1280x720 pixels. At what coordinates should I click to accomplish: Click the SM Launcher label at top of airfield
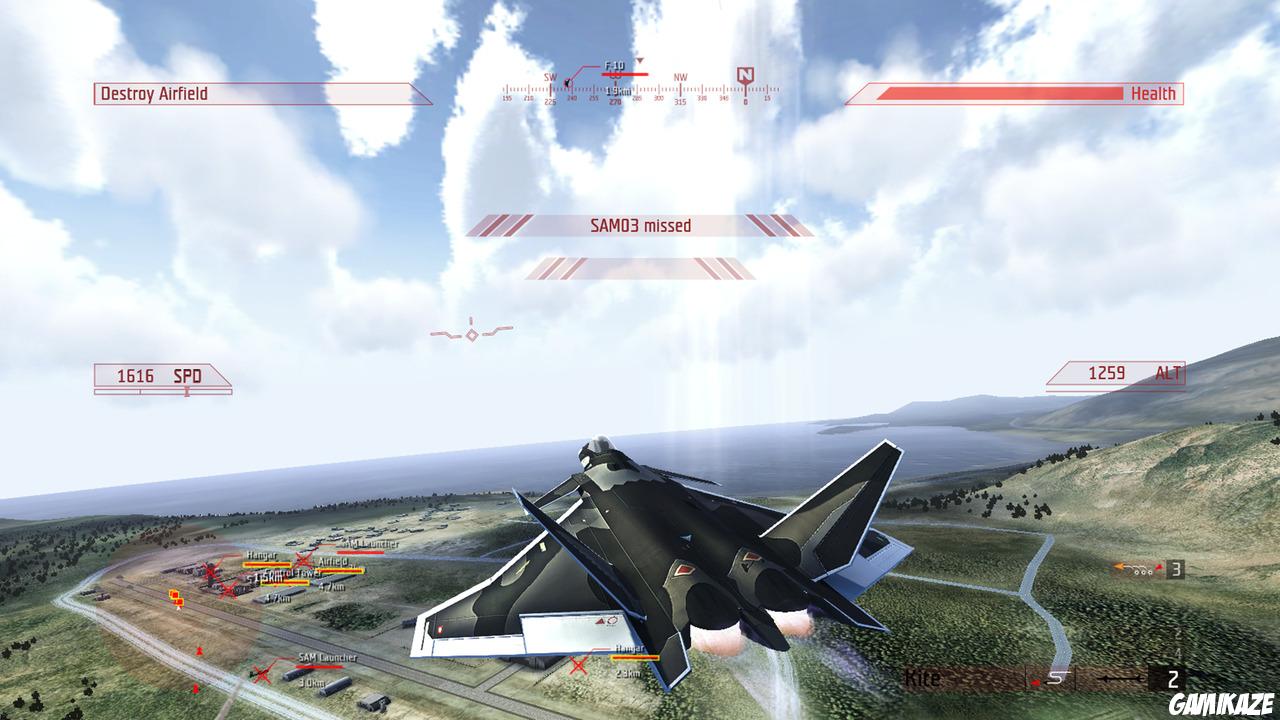pyautogui.click(x=372, y=543)
